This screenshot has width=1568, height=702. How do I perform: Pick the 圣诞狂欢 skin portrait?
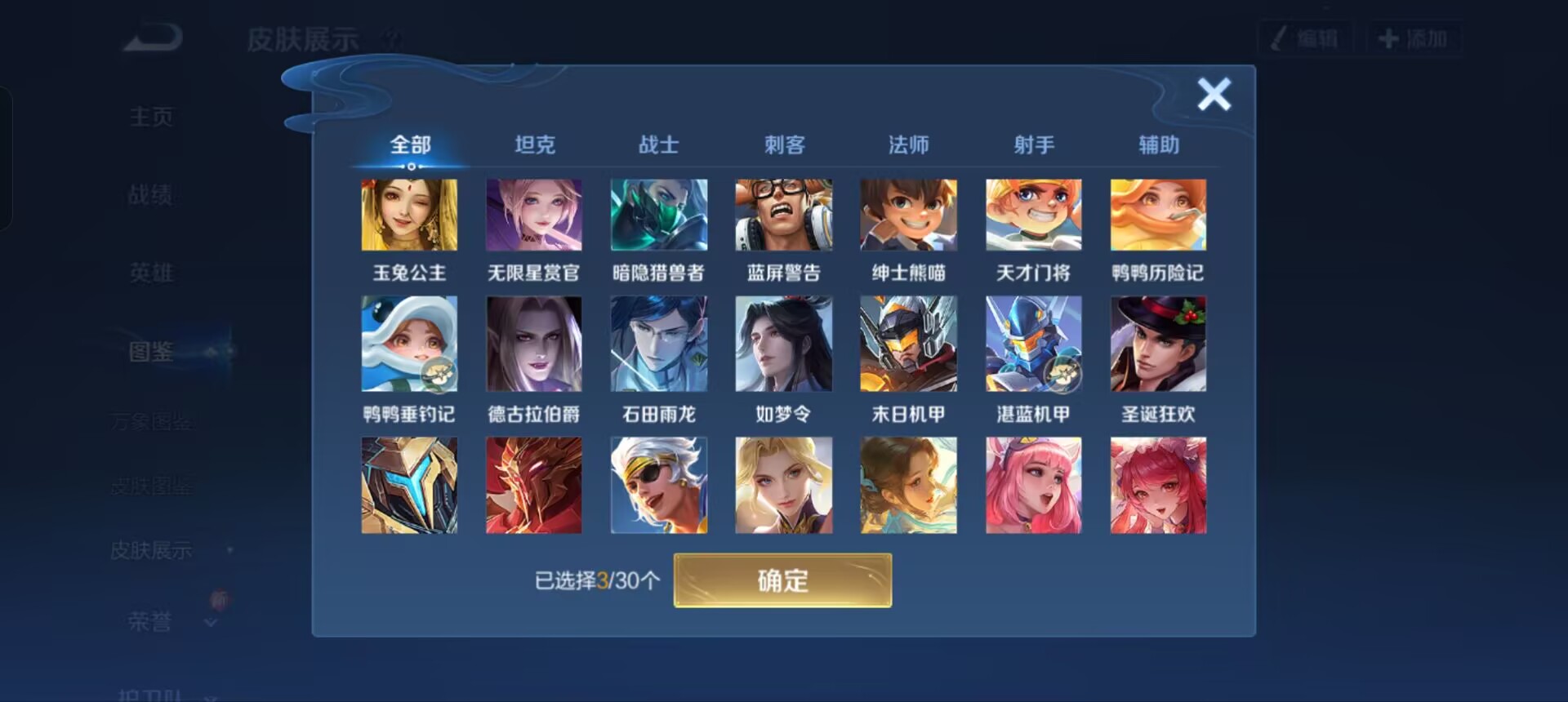1158,344
